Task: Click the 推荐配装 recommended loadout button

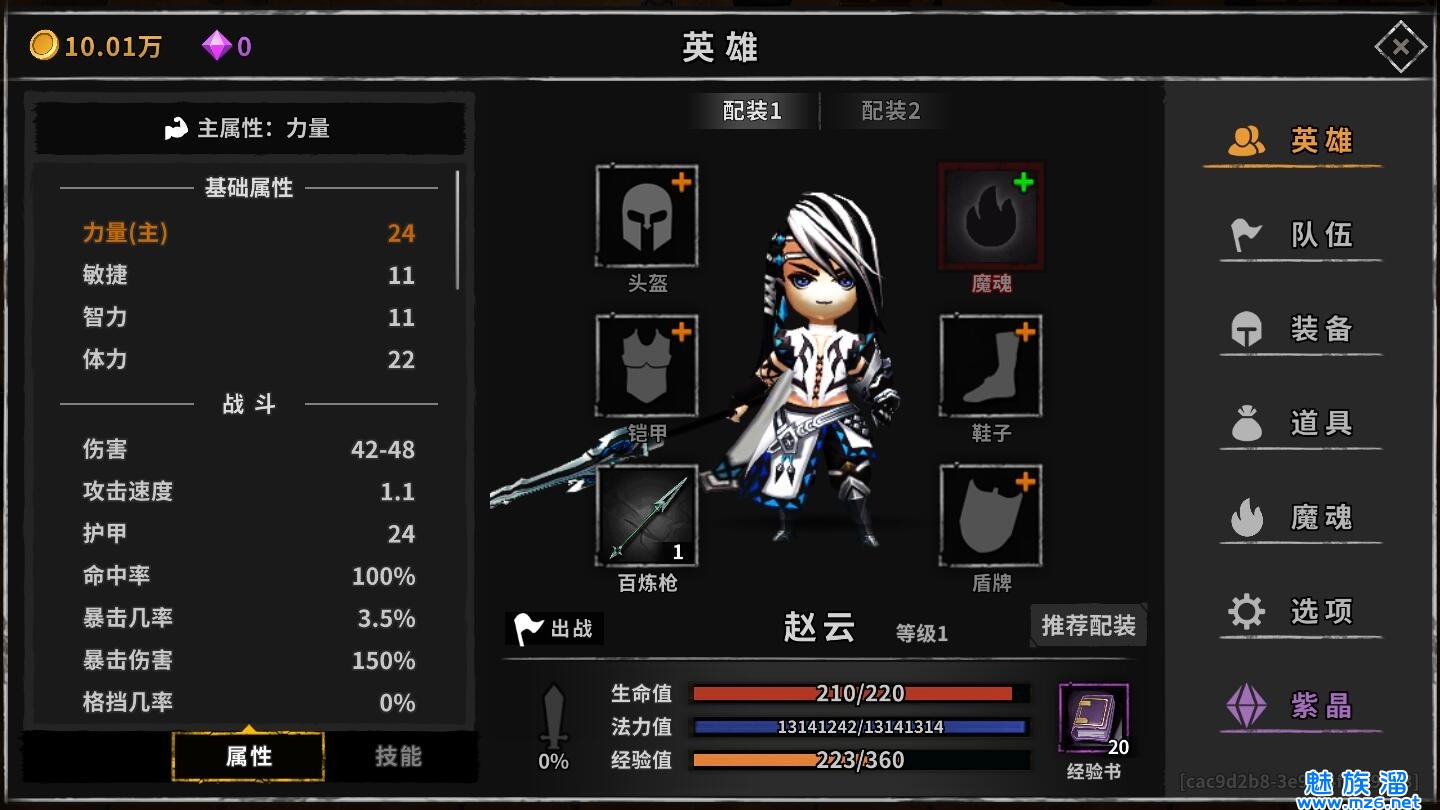Action: click(x=1088, y=626)
